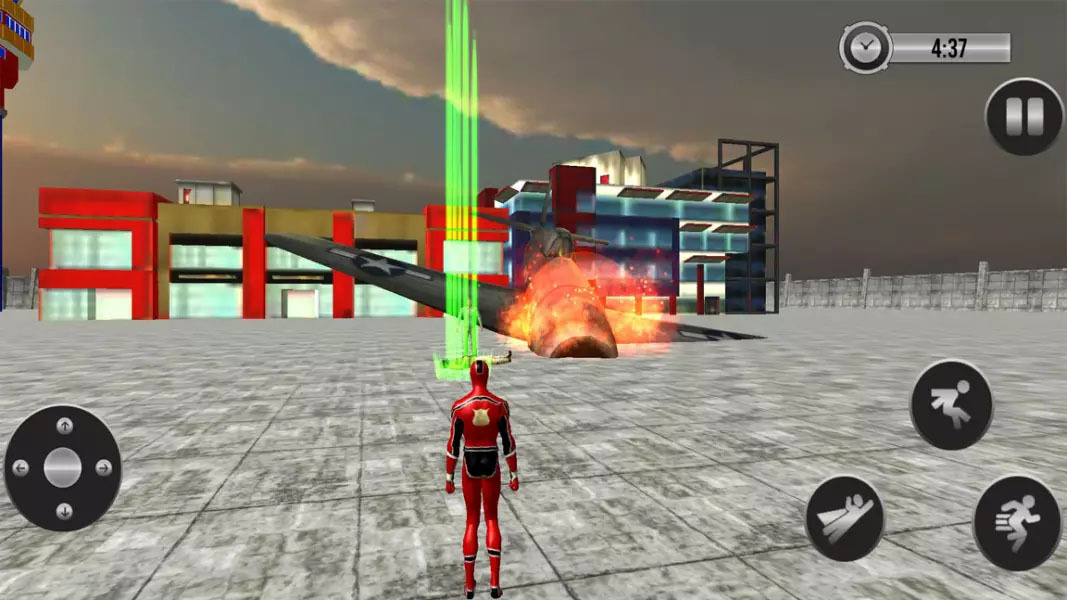Select the left arrow on the movement pad
This screenshot has height=600, width=1067.
click(20, 468)
